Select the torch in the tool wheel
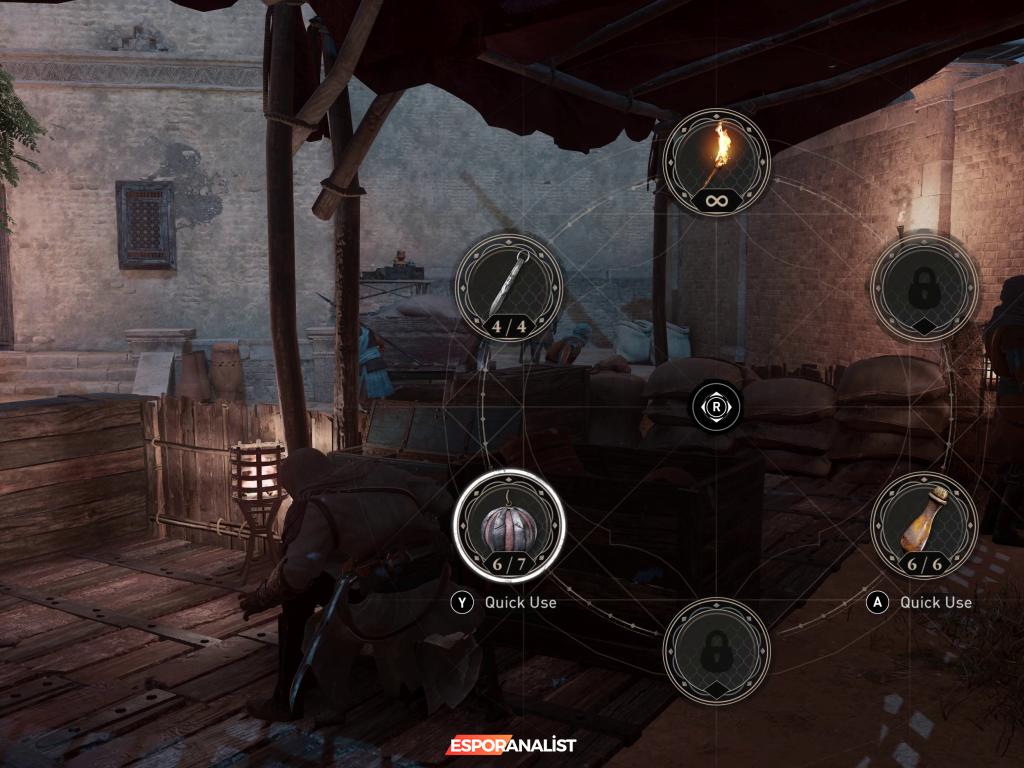Screen dimensions: 1024x768 pyautogui.click(x=716, y=162)
